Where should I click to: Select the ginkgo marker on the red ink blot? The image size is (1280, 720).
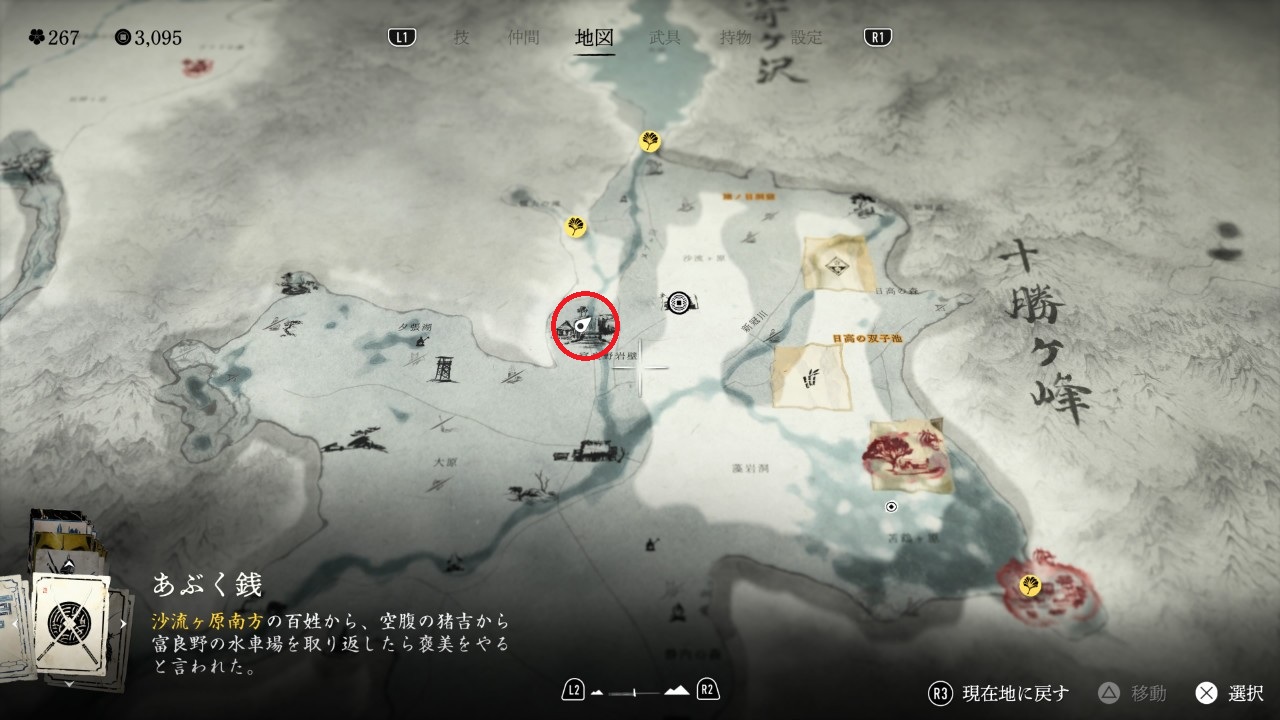(x=1030, y=585)
